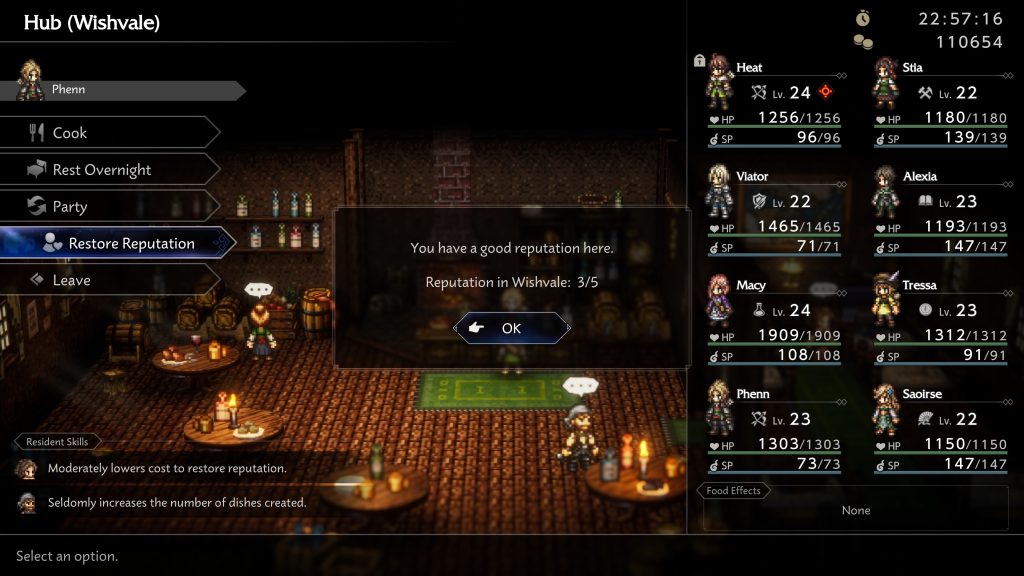Choose Macy in the party list
This screenshot has width=1024, height=576.
(x=774, y=320)
